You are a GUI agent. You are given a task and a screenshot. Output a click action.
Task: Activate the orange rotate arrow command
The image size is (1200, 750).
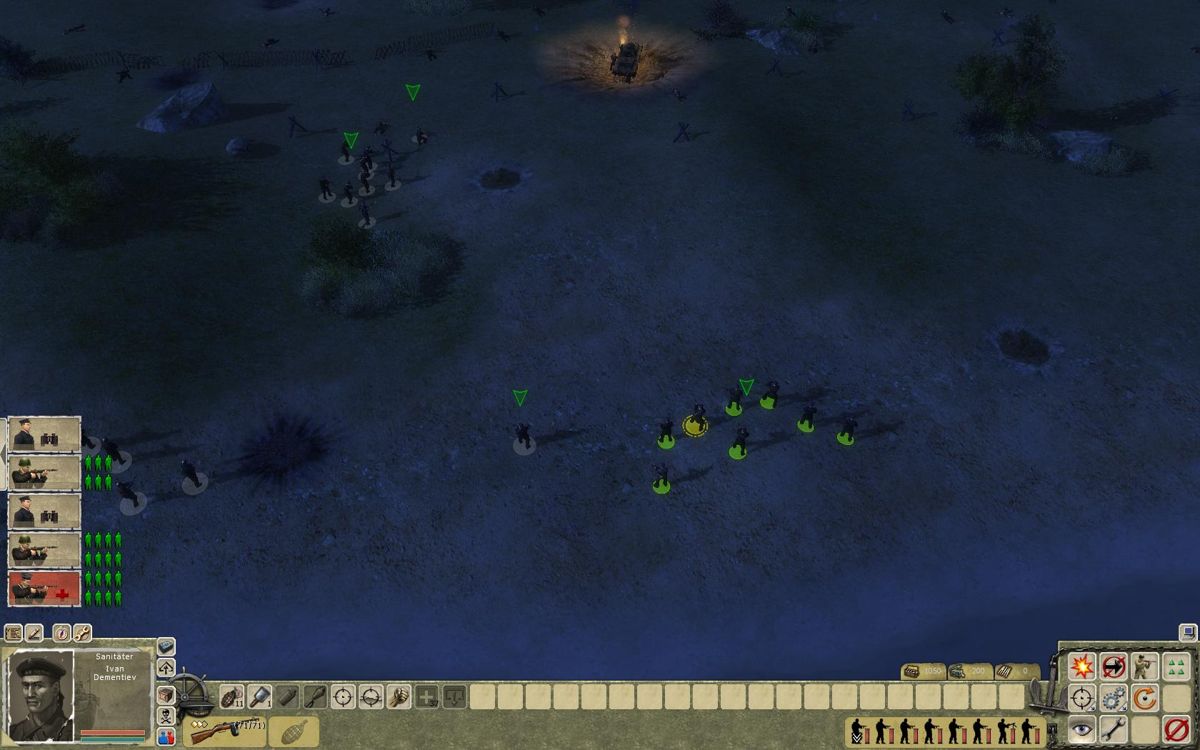[x=1145, y=697]
